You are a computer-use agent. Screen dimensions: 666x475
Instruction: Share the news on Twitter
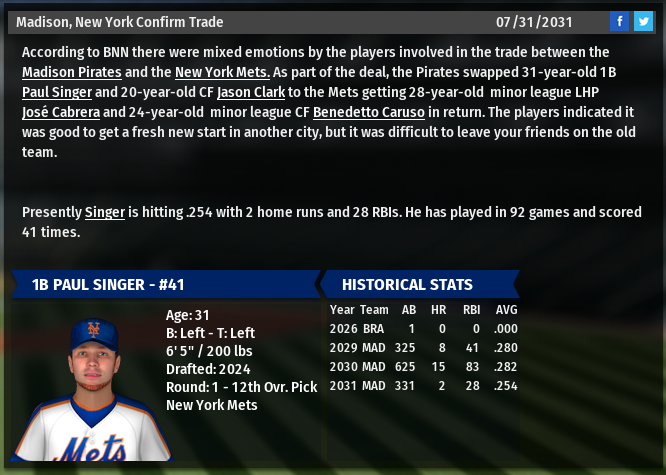point(642,22)
